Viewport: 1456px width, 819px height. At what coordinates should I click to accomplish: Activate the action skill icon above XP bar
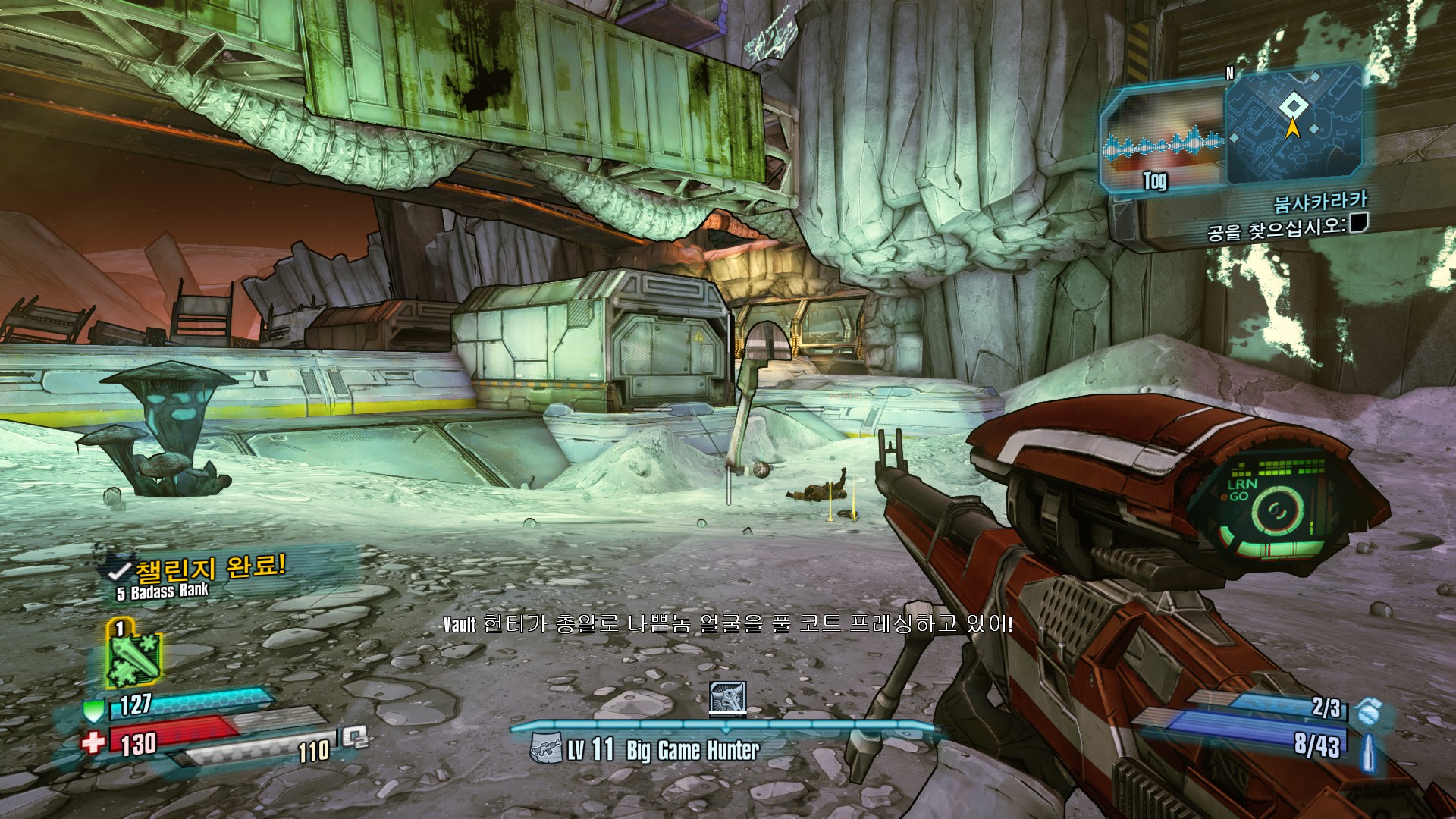point(727,699)
